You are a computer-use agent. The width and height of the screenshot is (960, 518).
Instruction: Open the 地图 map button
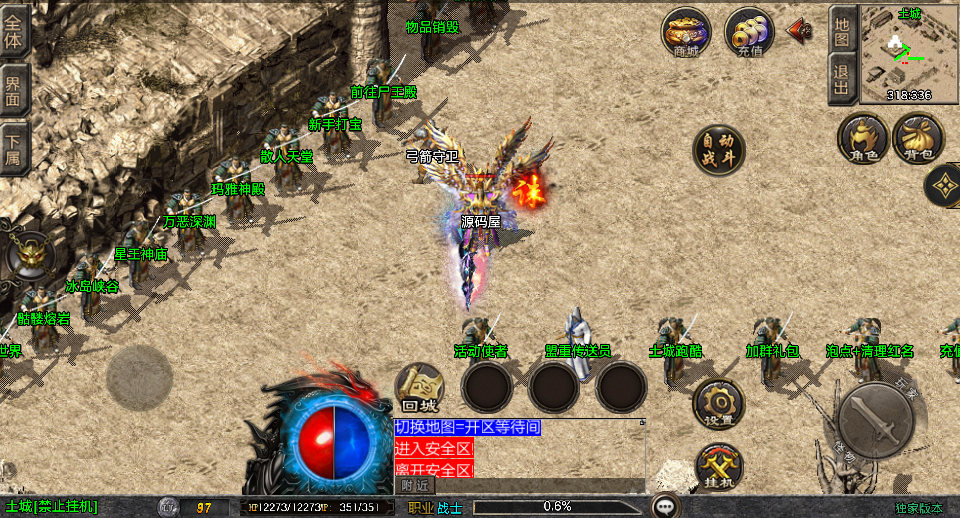[842, 29]
